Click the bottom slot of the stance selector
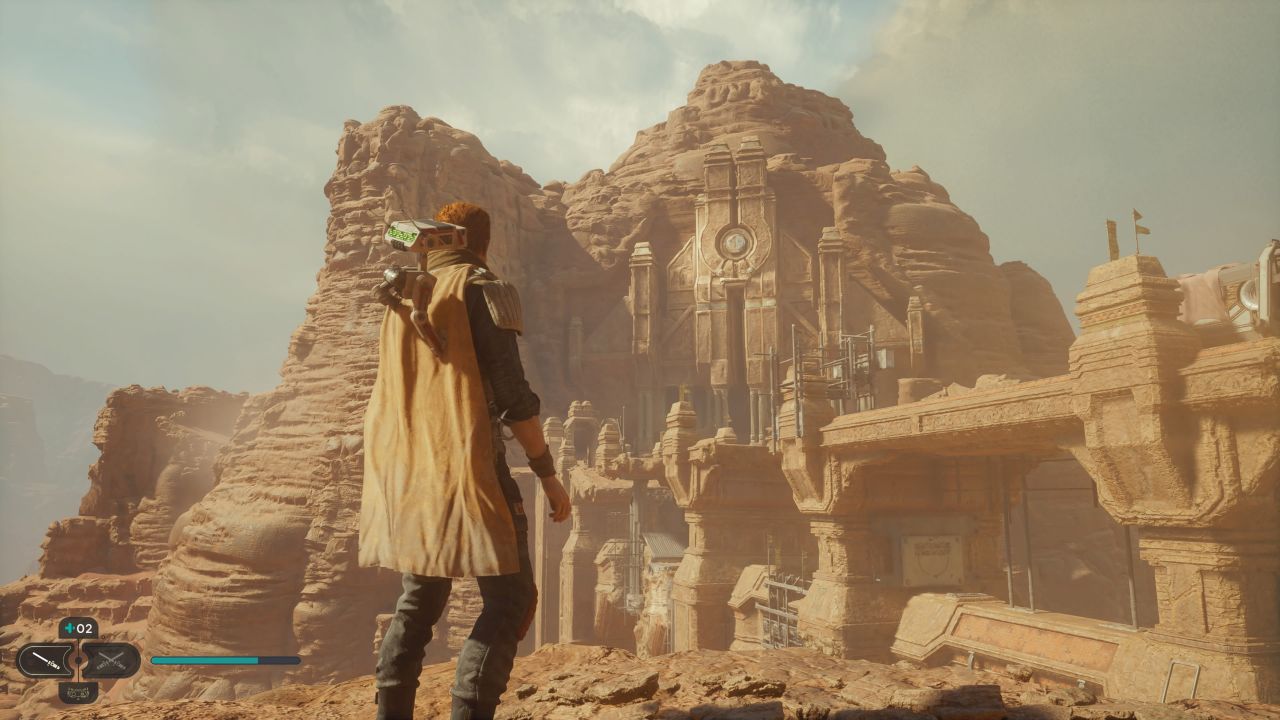This screenshot has width=1280, height=720. 78,691
